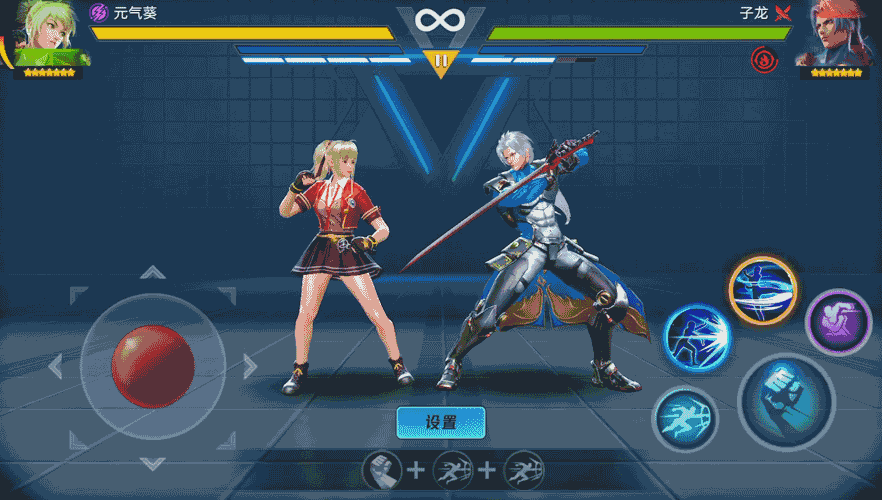The image size is (882, 500).
Task: Pause the match with the pause button
Action: point(440,62)
